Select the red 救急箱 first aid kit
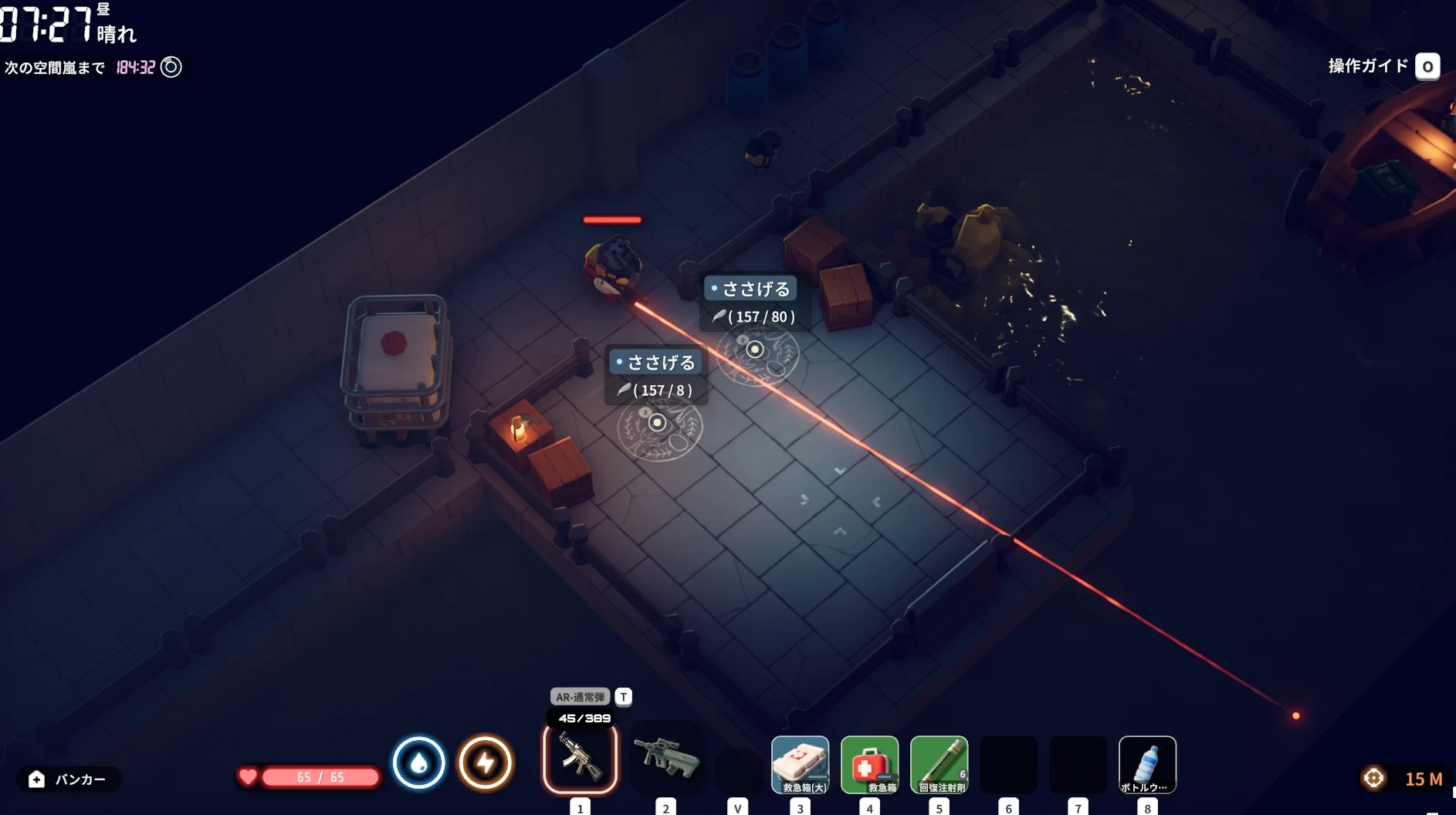1456x815 pixels. [870, 764]
